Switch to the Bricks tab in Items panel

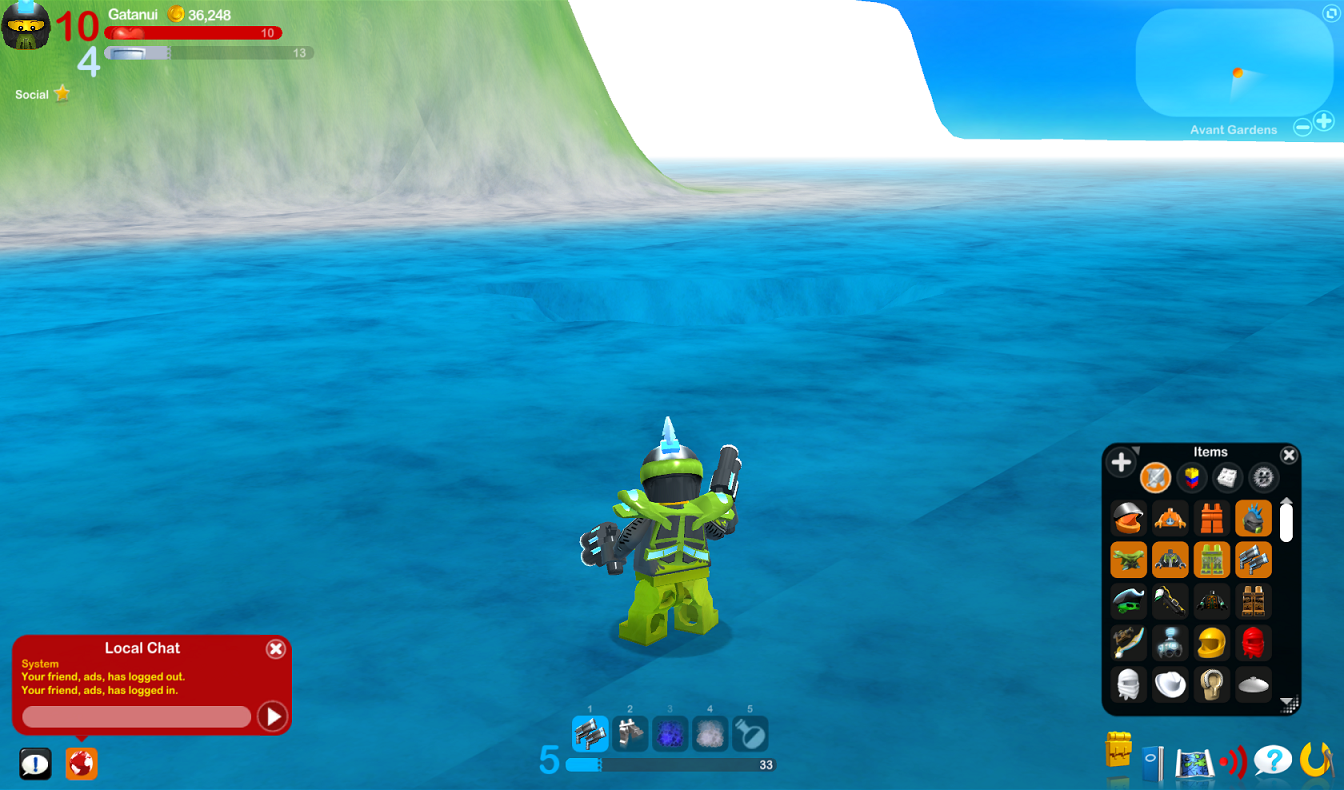pos(1192,475)
